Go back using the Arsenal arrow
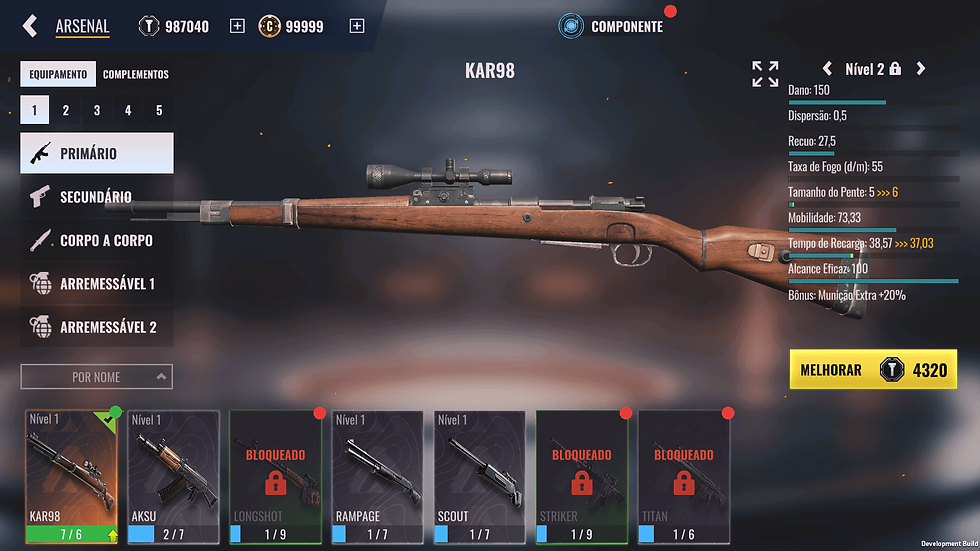Image resolution: width=980 pixels, height=551 pixels. [x=31, y=26]
